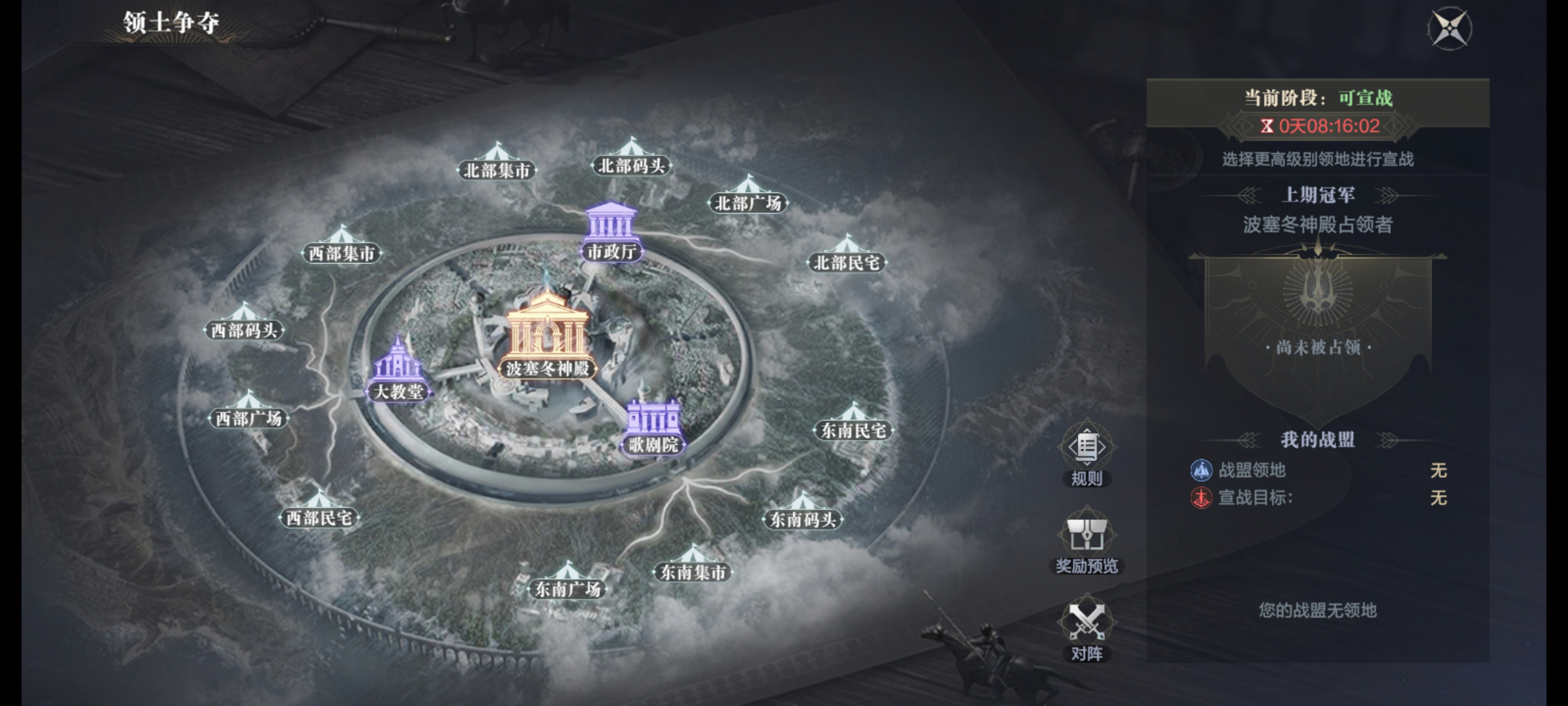Pick the 西部民宅 territory marker
1568x706 pixels.
coord(319,511)
